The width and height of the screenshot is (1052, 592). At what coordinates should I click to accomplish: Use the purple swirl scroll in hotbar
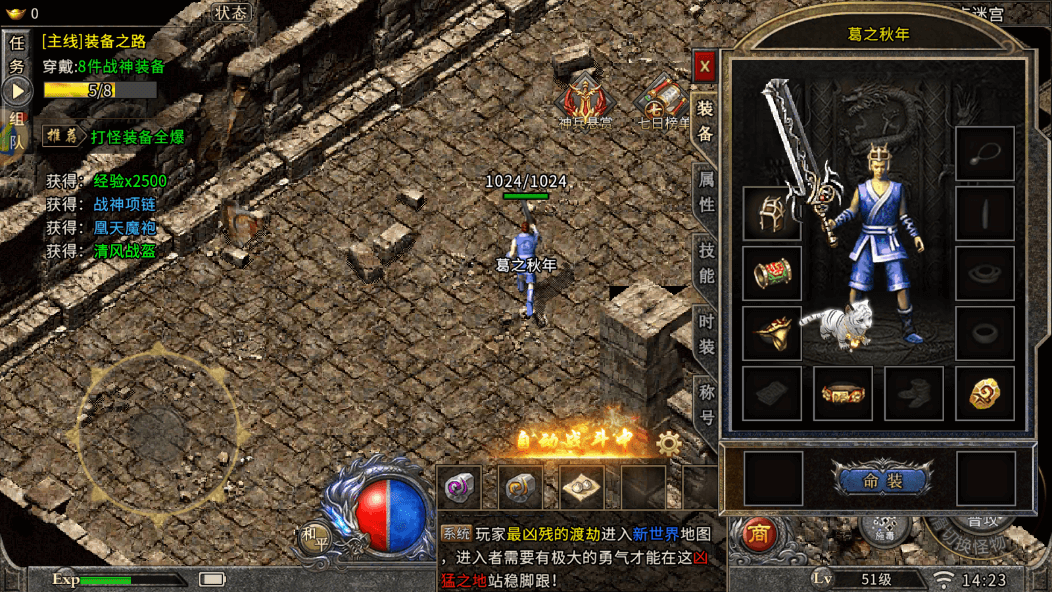pos(460,488)
